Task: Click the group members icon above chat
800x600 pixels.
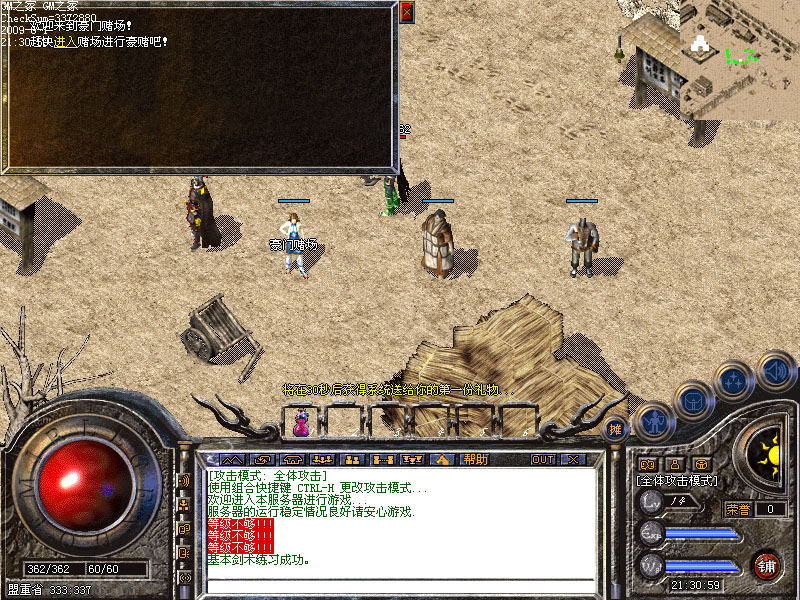Action: tap(351, 459)
